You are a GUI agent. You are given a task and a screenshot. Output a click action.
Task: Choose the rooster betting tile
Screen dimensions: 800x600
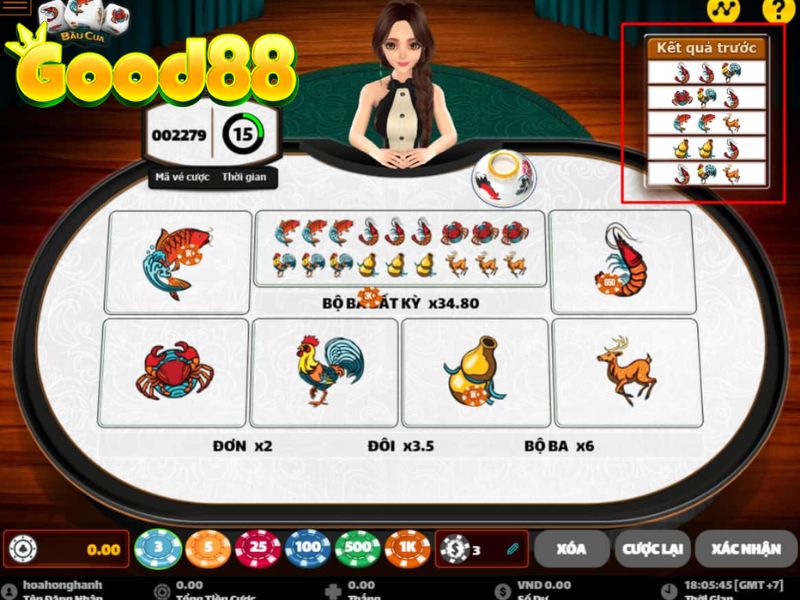pos(325,372)
